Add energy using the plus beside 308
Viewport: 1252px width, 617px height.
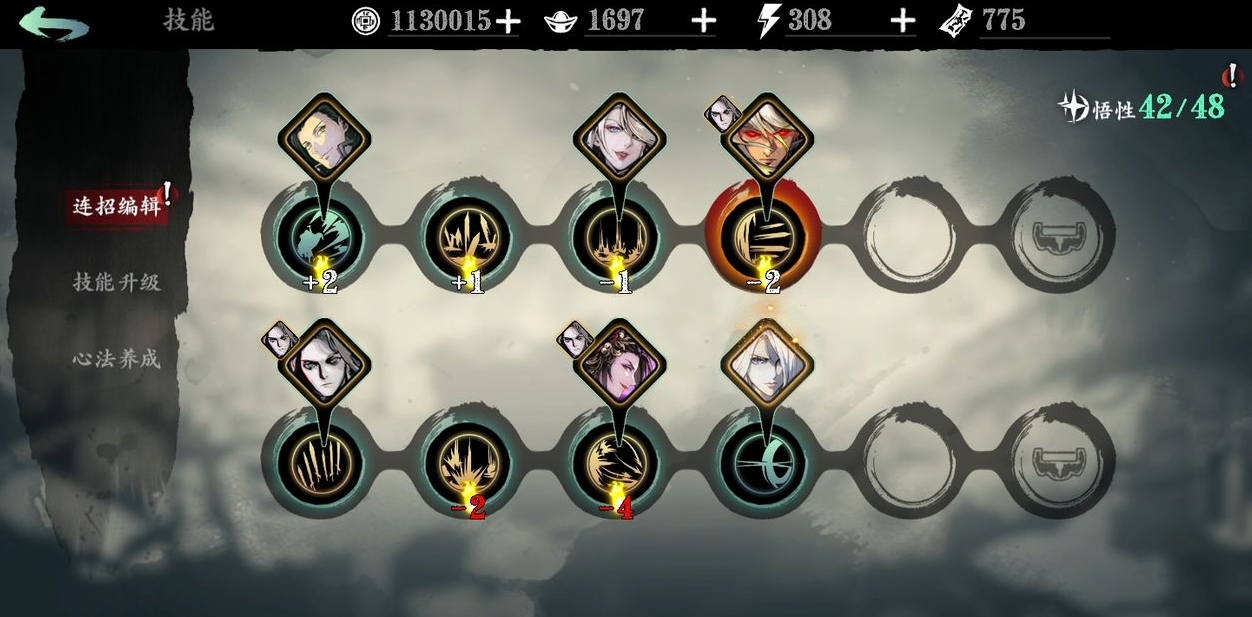point(903,21)
